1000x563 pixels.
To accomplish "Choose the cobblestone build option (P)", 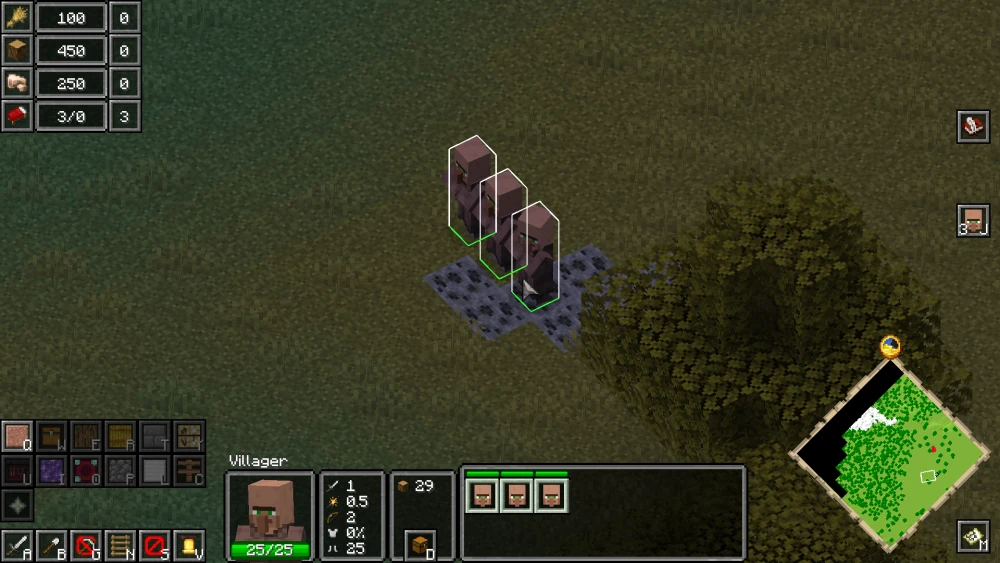I will (120, 471).
